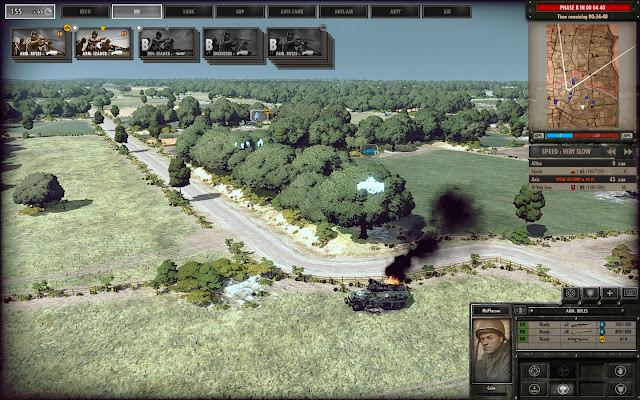
Task: Select the INF unit category tab
Action: (135, 12)
